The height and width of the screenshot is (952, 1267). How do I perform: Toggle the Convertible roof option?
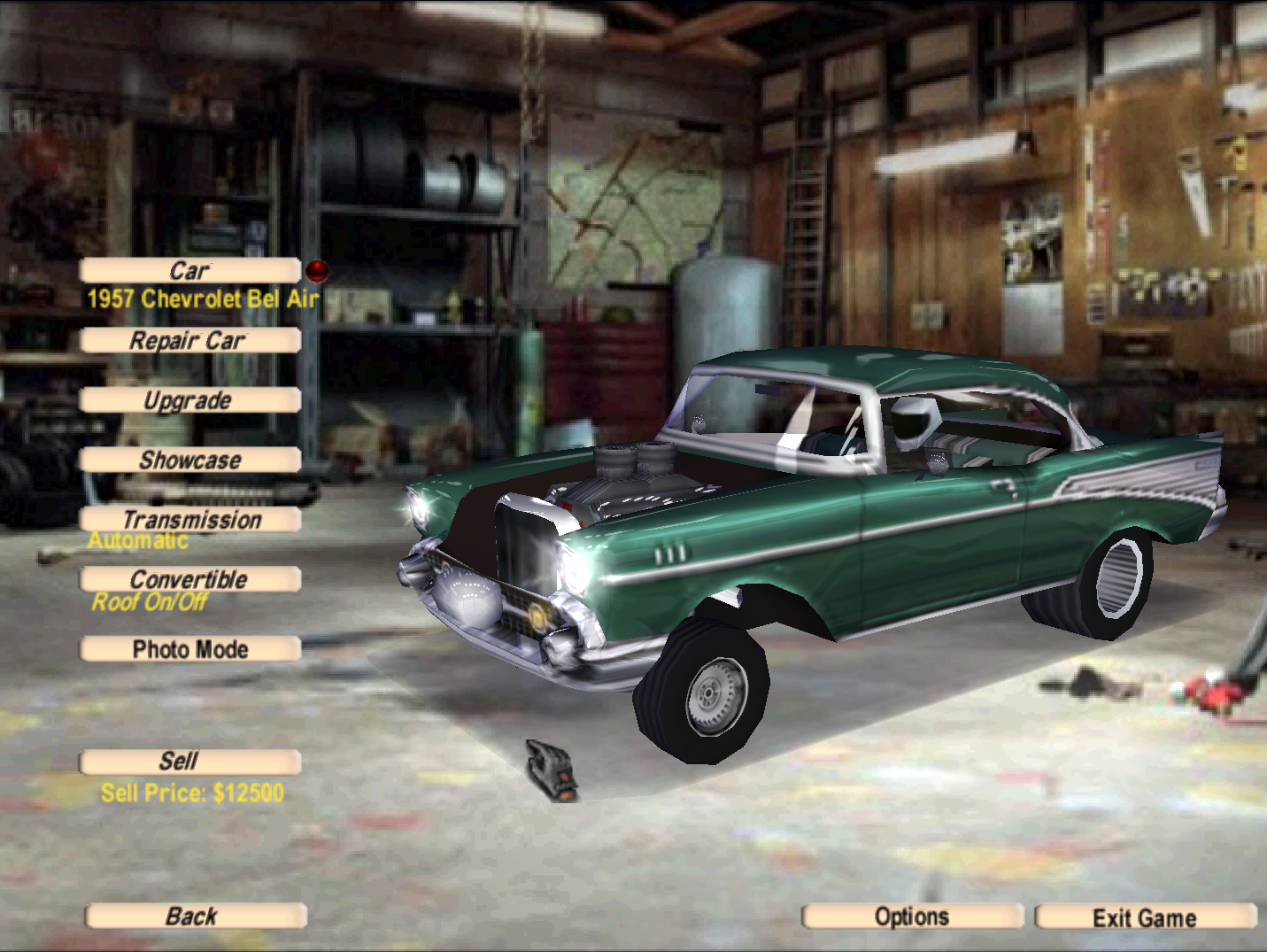pos(190,579)
